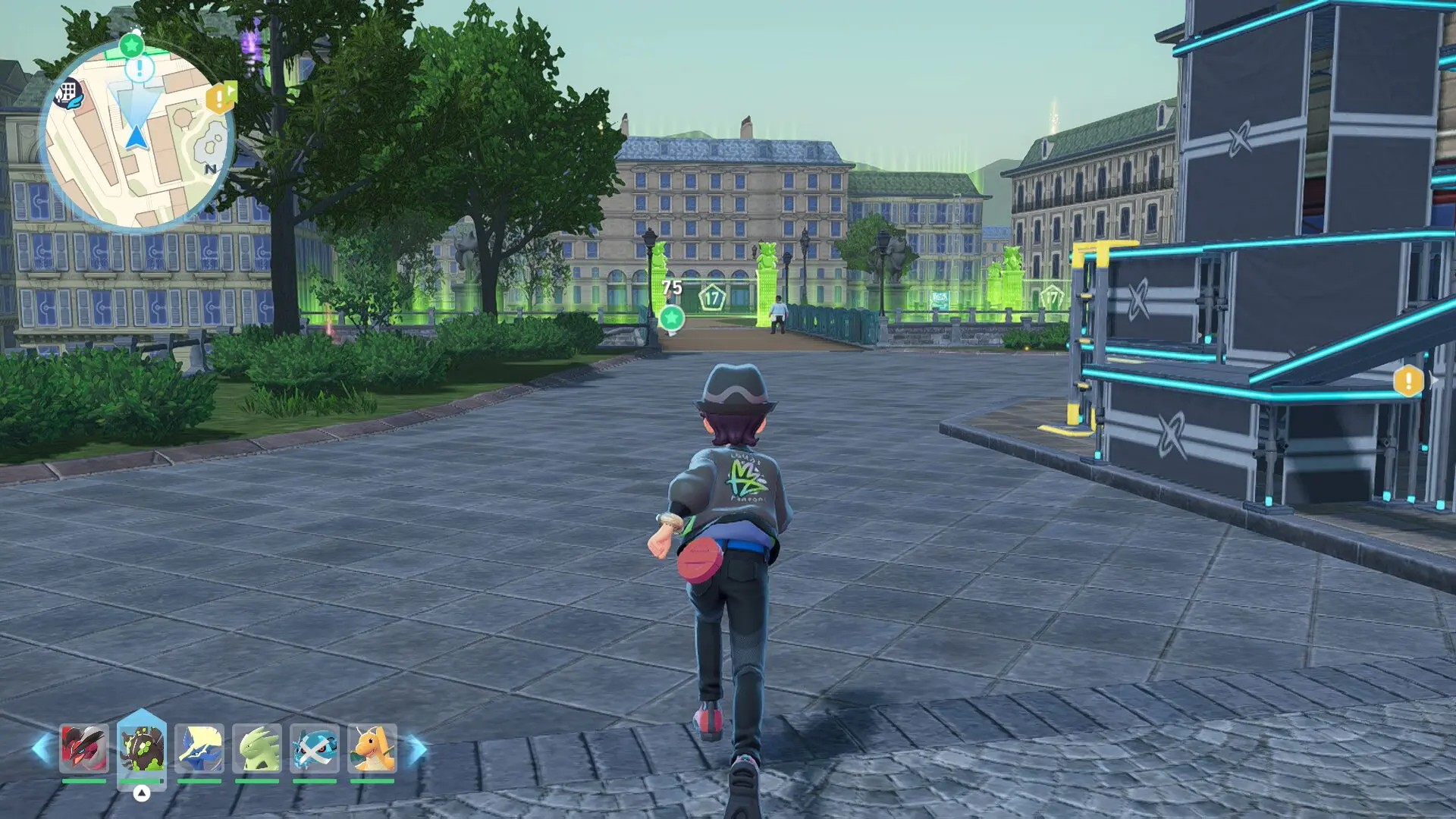Click the Wild Zone 17 badge at the gate
This screenshot has width=1456, height=819.
pyautogui.click(x=712, y=298)
